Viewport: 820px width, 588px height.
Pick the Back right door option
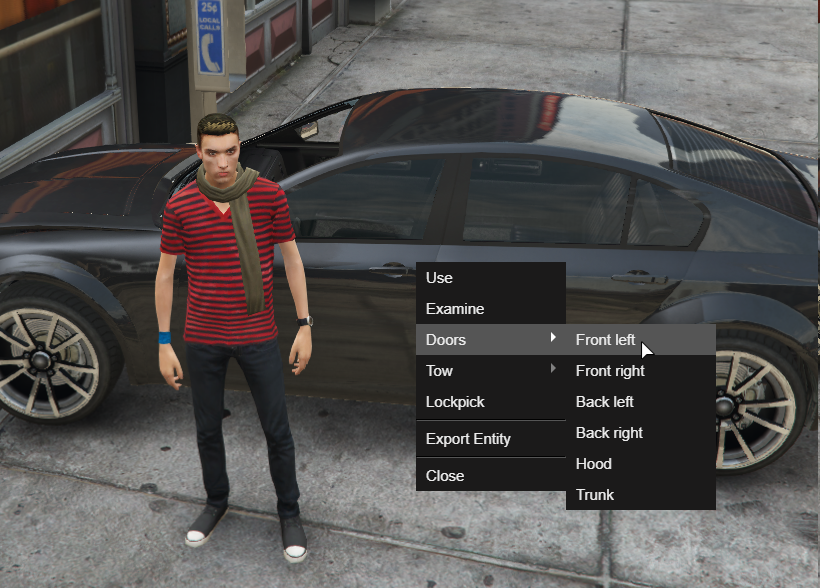(609, 433)
